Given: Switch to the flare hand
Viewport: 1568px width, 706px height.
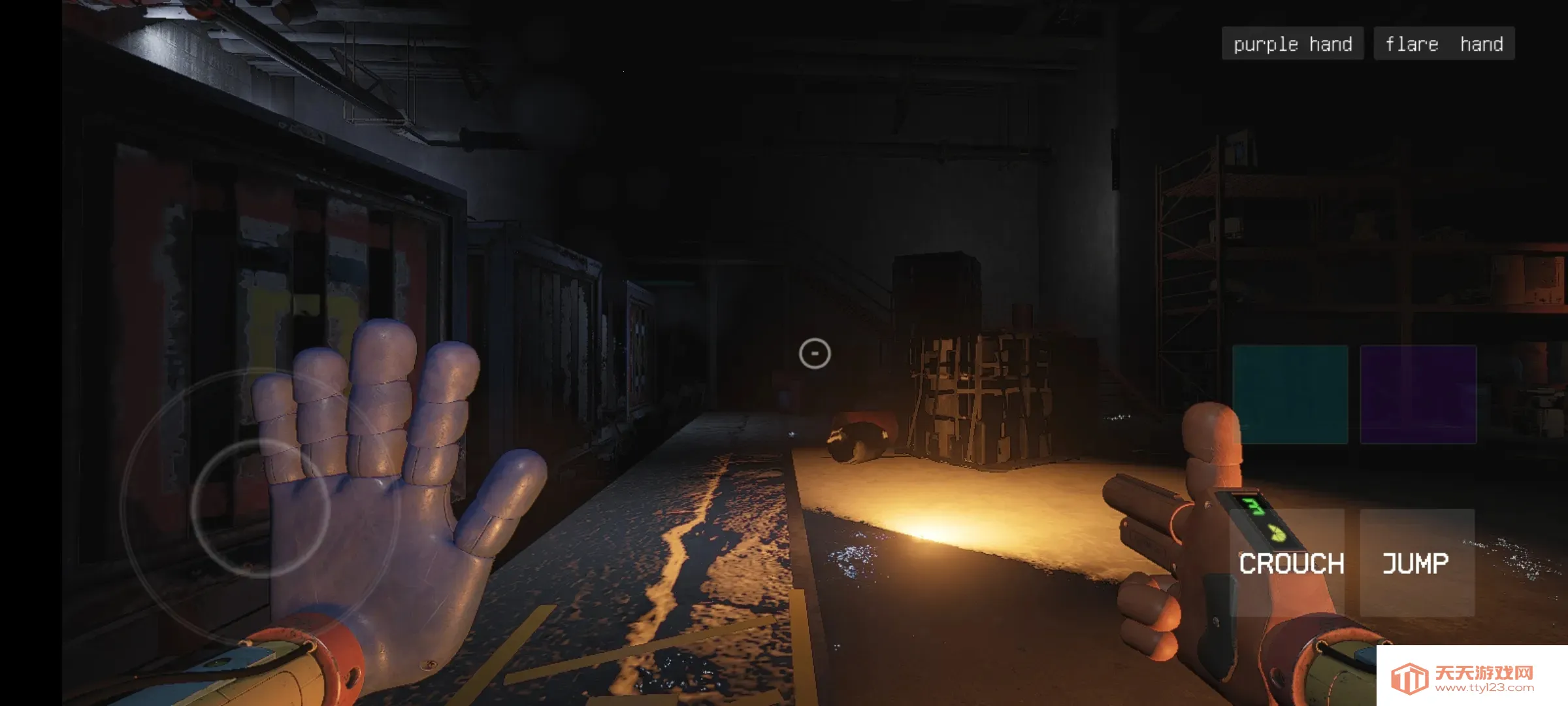Looking at the screenshot, I should tap(1444, 44).
